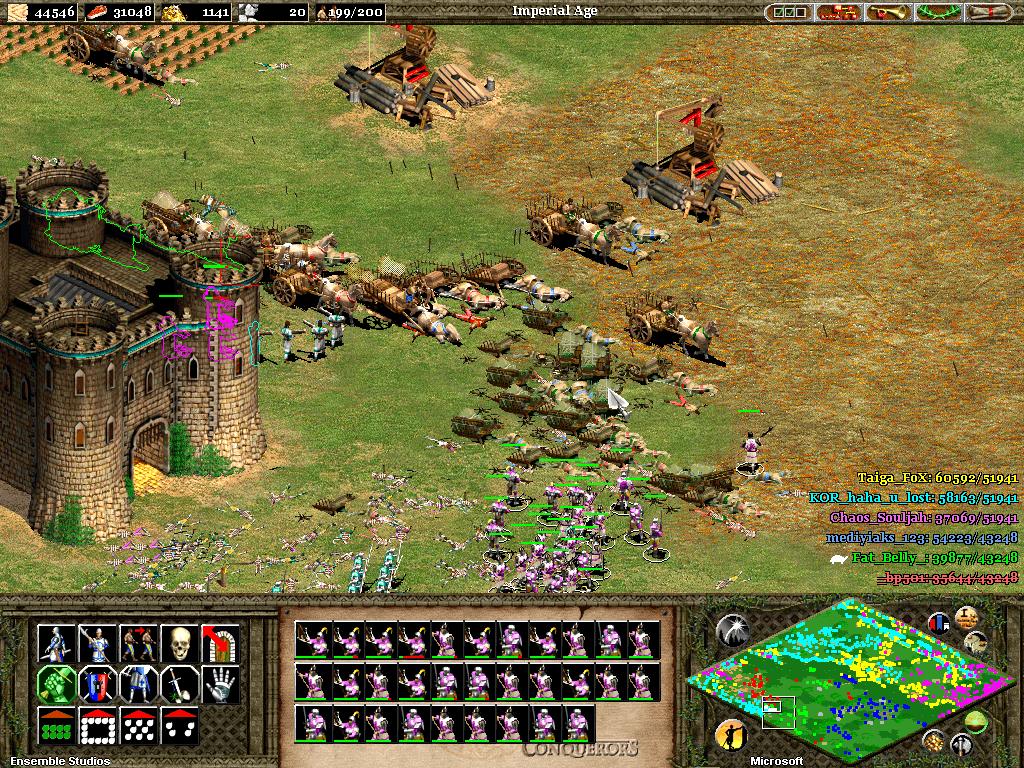Delete unit using the skull icon

tap(179, 643)
